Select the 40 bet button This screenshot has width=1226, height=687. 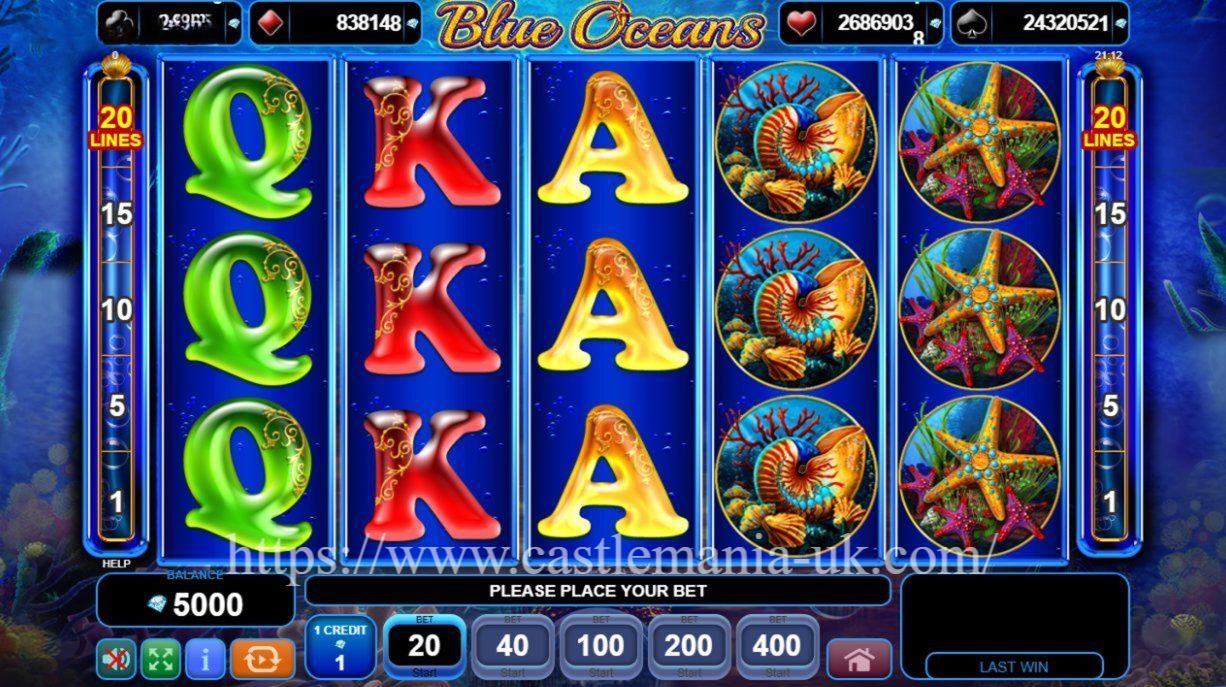tap(512, 647)
